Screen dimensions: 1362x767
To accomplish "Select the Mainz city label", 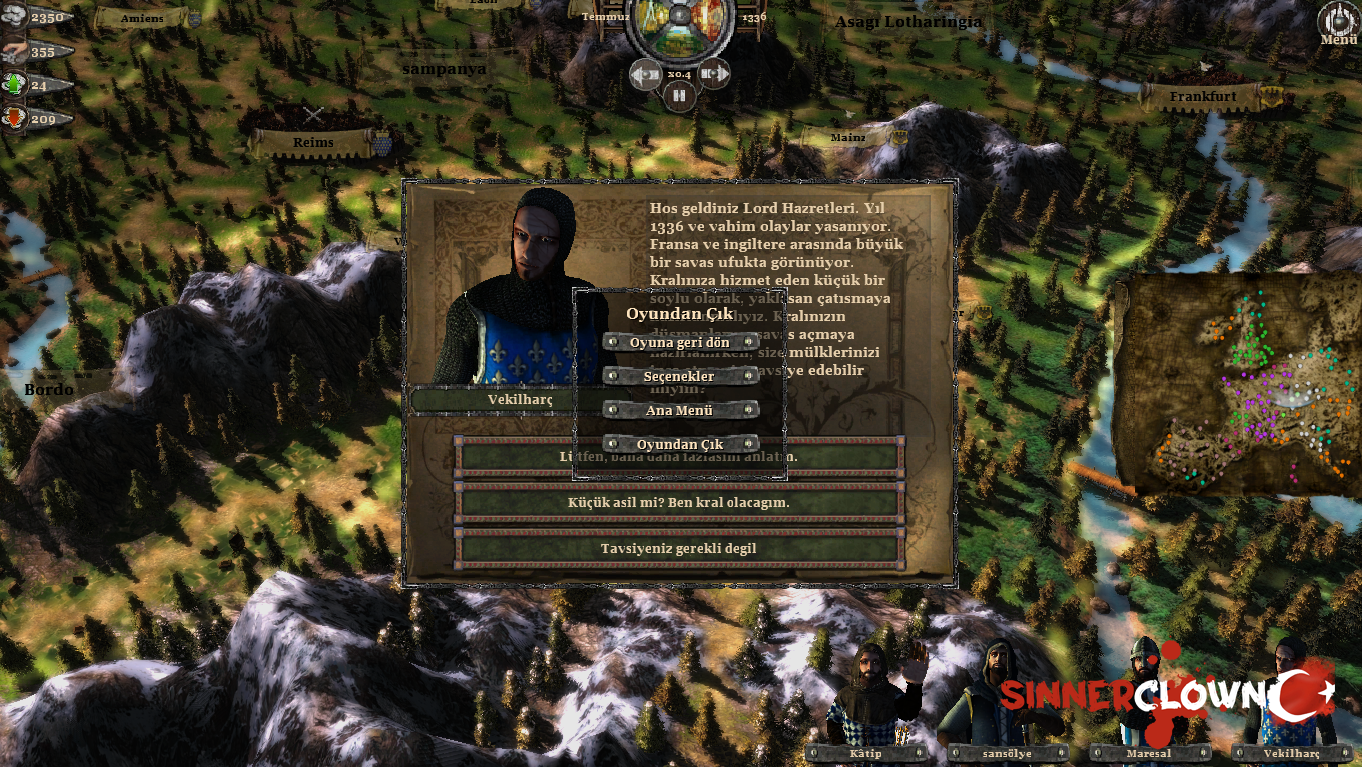I will click(848, 138).
